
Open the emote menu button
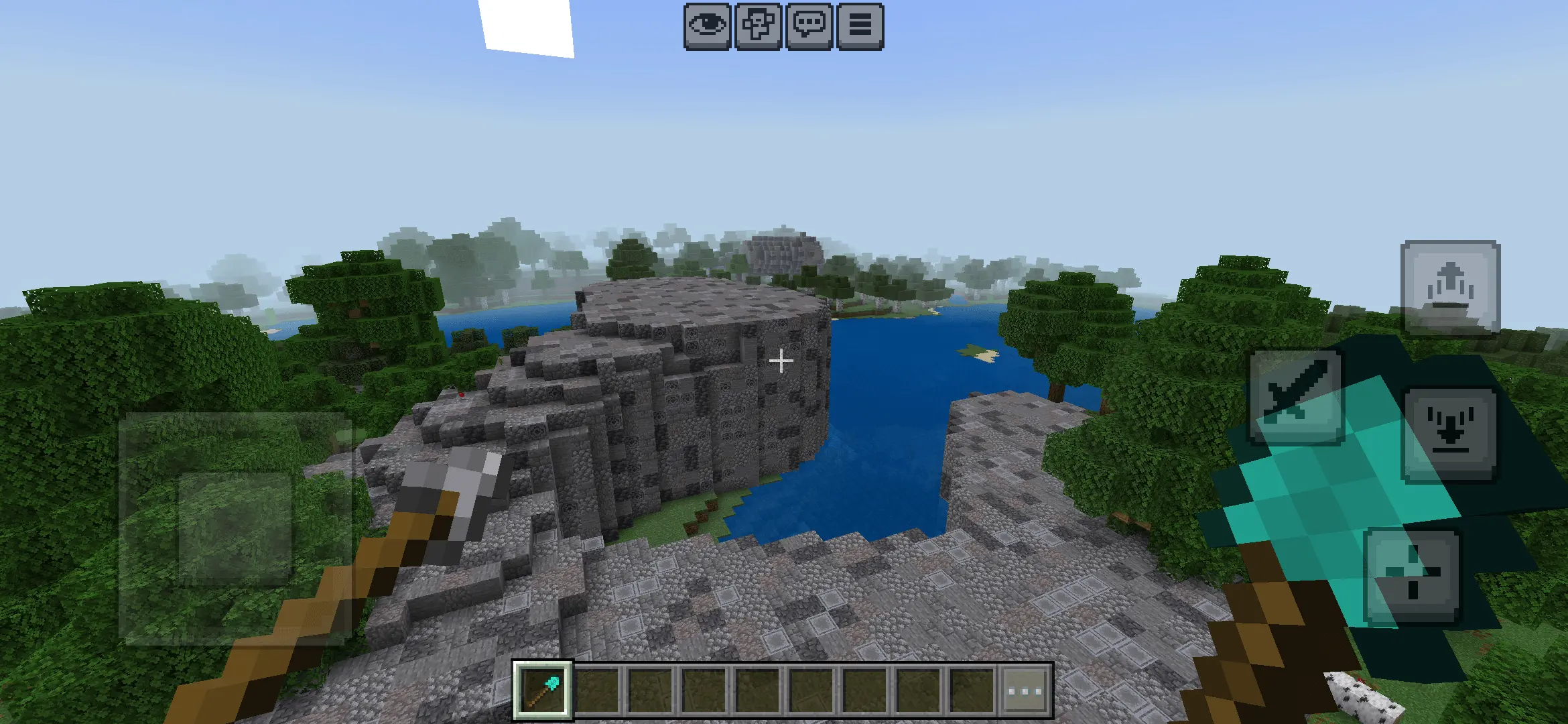click(758, 26)
